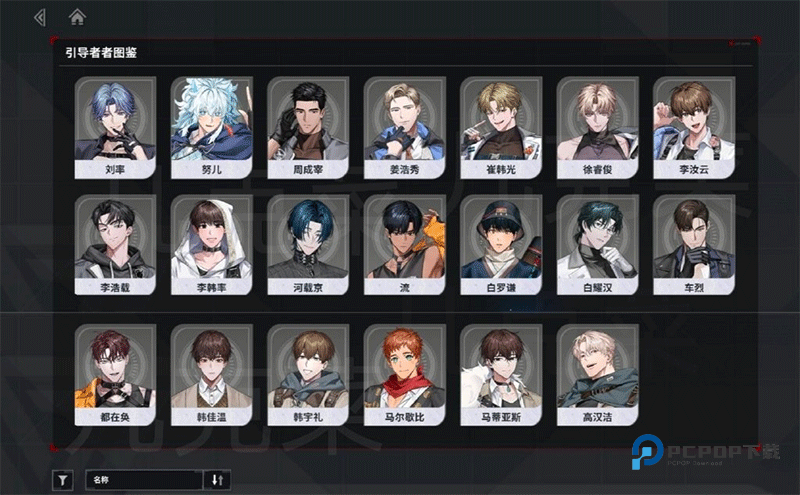
Task: Open the 名称 sort dropdown
Action: point(145,480)
